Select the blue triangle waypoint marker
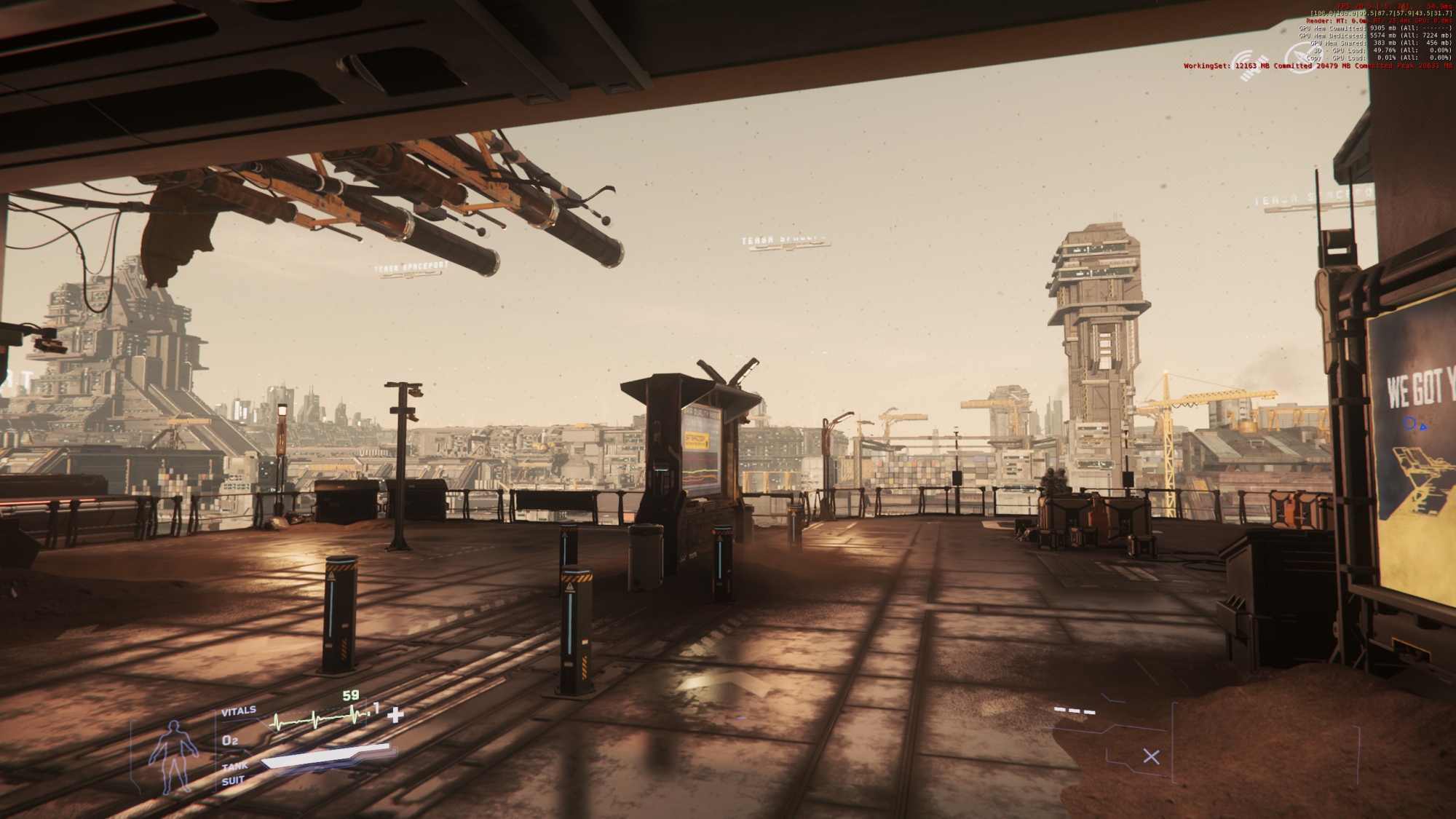Image resolution: width=1456 pixels, height=819 pixels. (x=1423, y=427)
